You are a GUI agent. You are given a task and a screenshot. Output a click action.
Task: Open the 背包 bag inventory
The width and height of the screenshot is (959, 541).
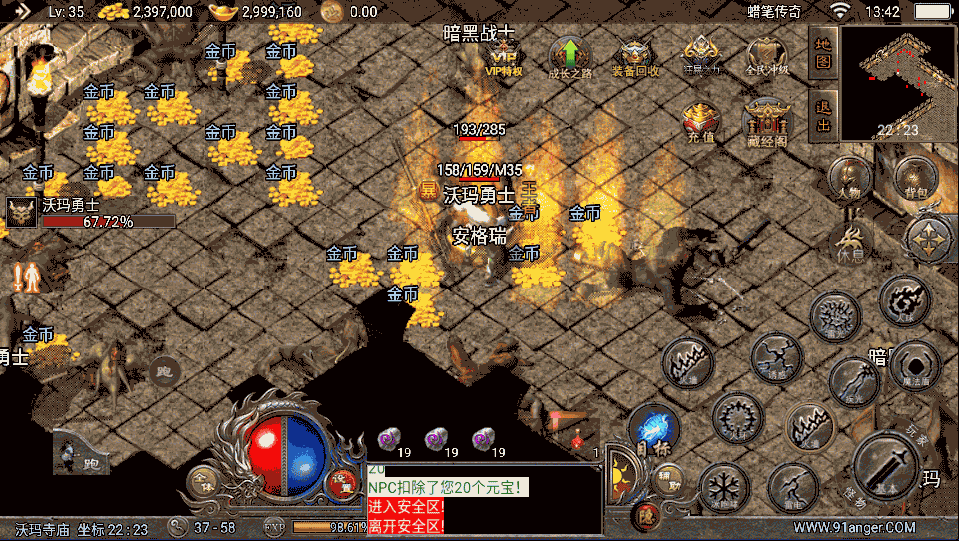[914, 177]
